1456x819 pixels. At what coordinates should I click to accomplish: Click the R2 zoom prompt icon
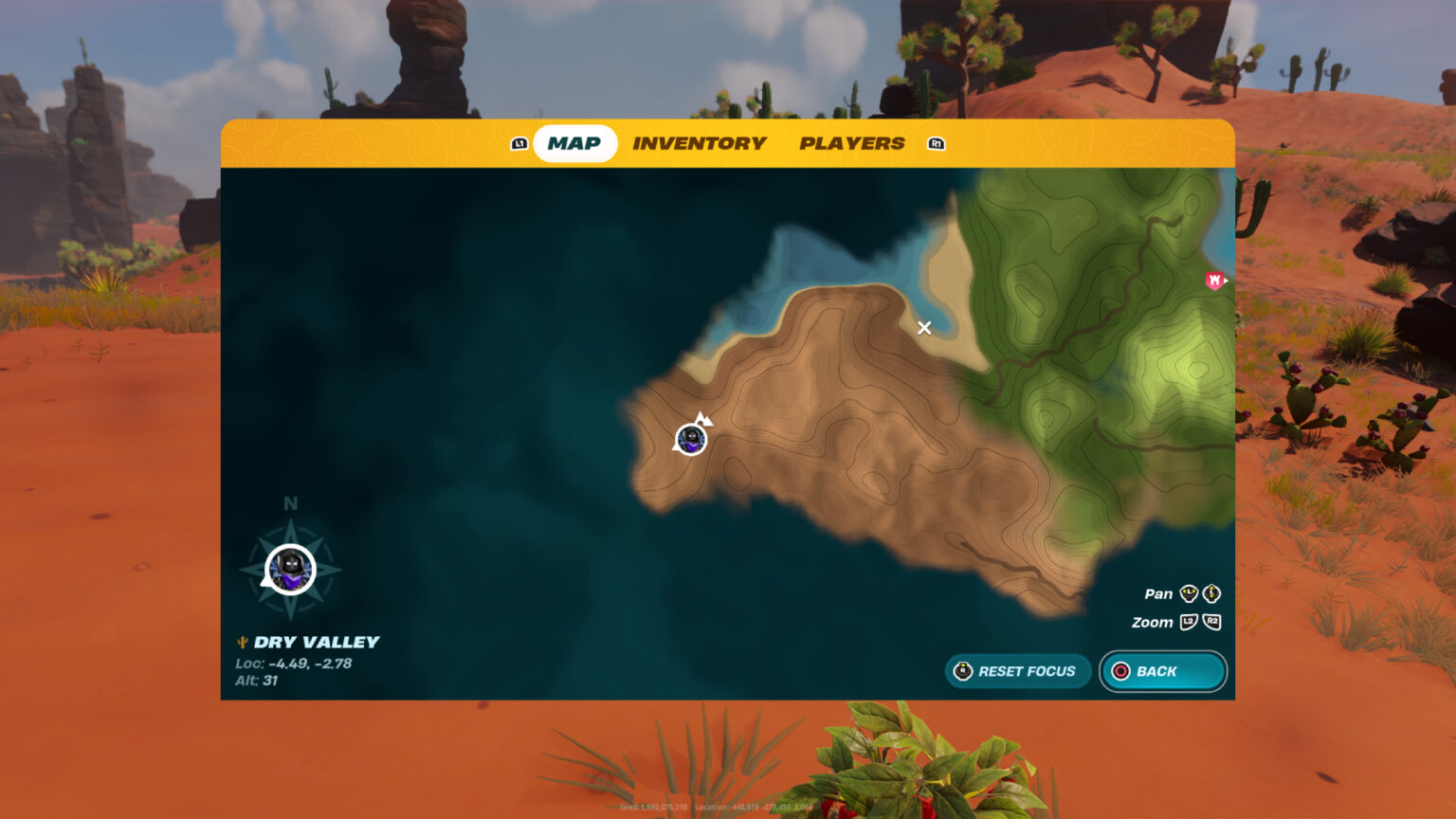tap(1213, 623)
